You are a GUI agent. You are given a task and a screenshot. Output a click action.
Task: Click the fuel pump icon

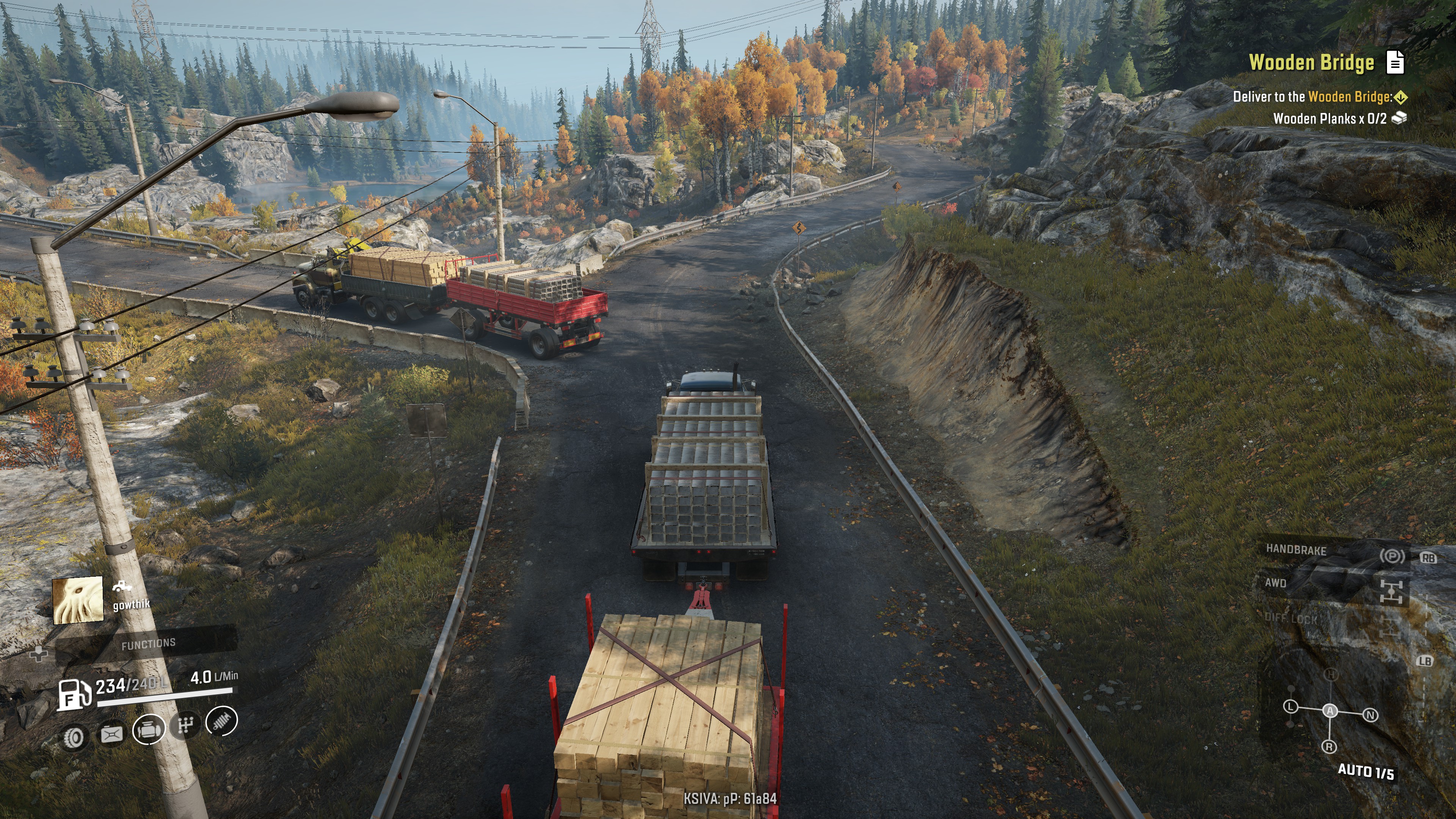[x=74, y=693]
